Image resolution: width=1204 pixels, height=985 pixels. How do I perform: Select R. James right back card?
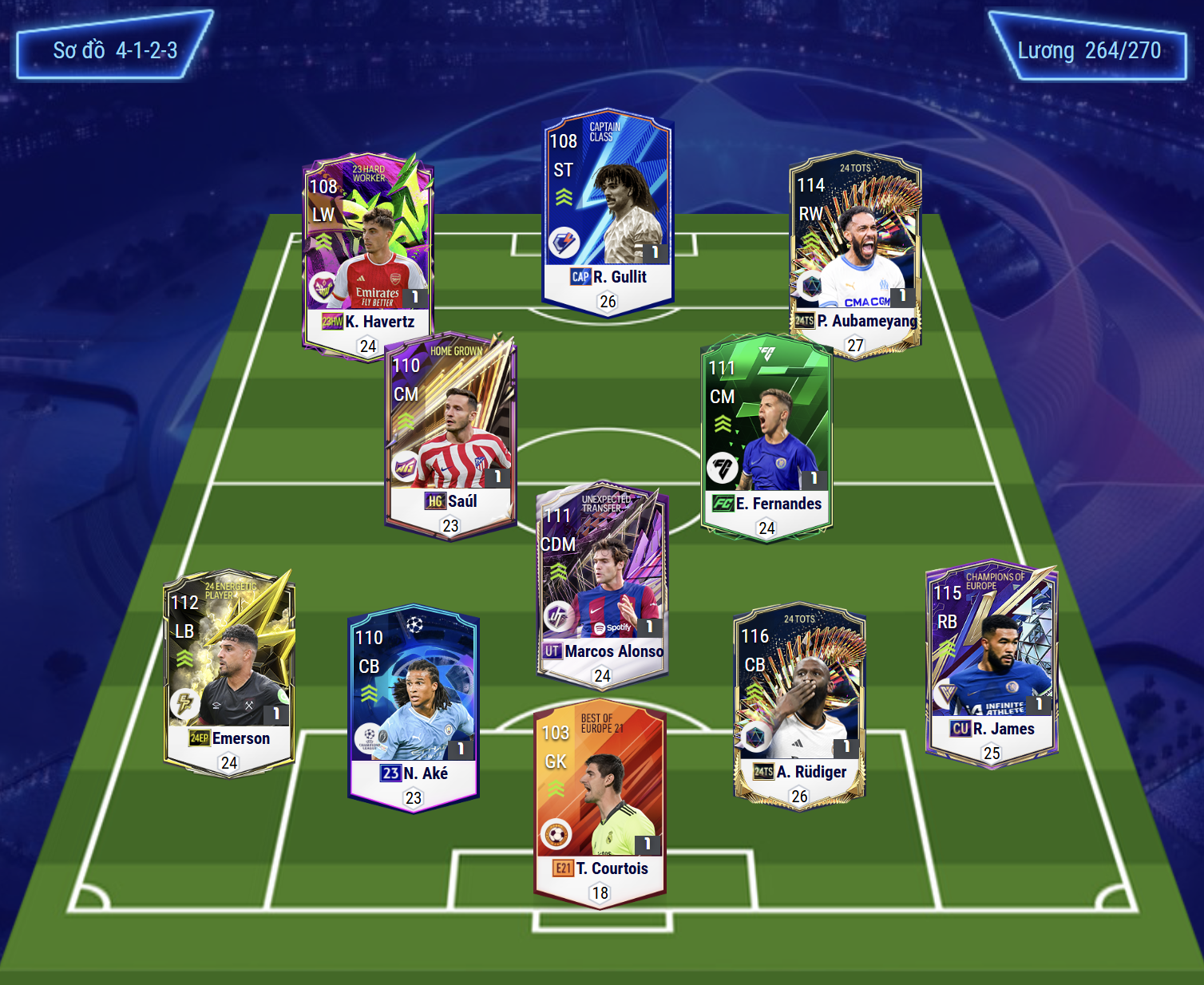pos(992,663)
